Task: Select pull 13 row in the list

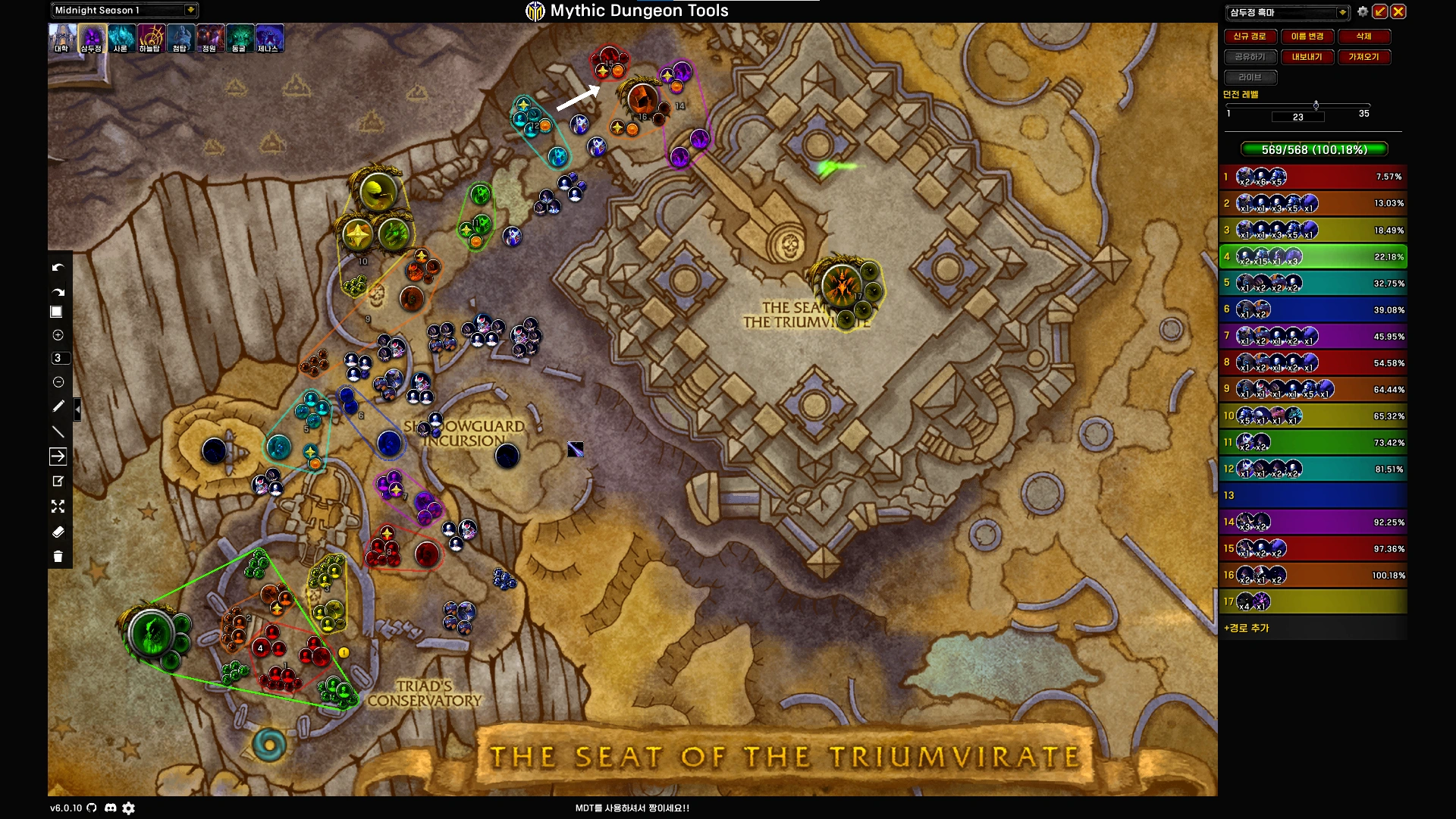Action: (x=1313, y=495)
